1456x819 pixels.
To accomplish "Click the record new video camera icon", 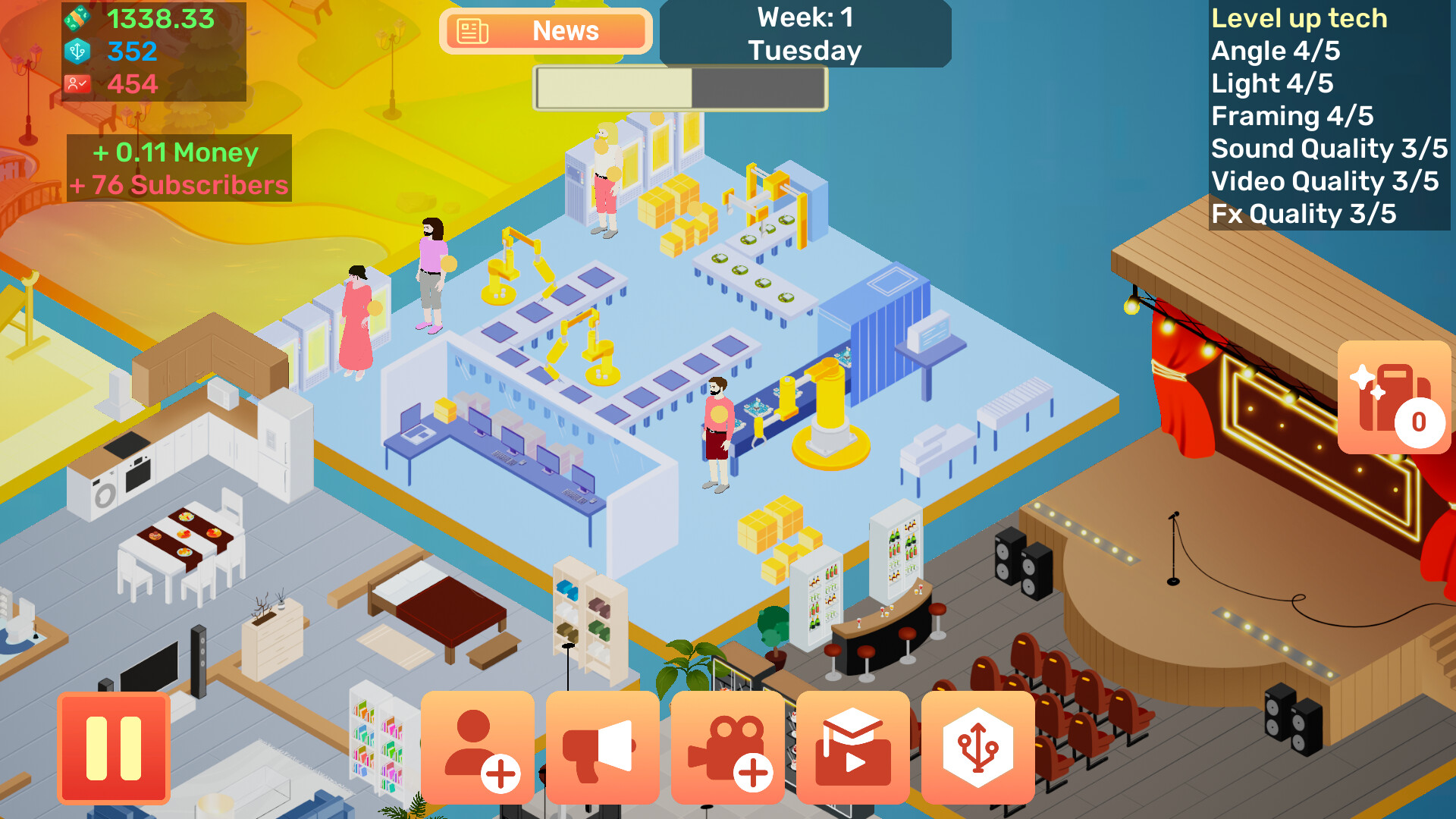I will (x=726, y=747).
